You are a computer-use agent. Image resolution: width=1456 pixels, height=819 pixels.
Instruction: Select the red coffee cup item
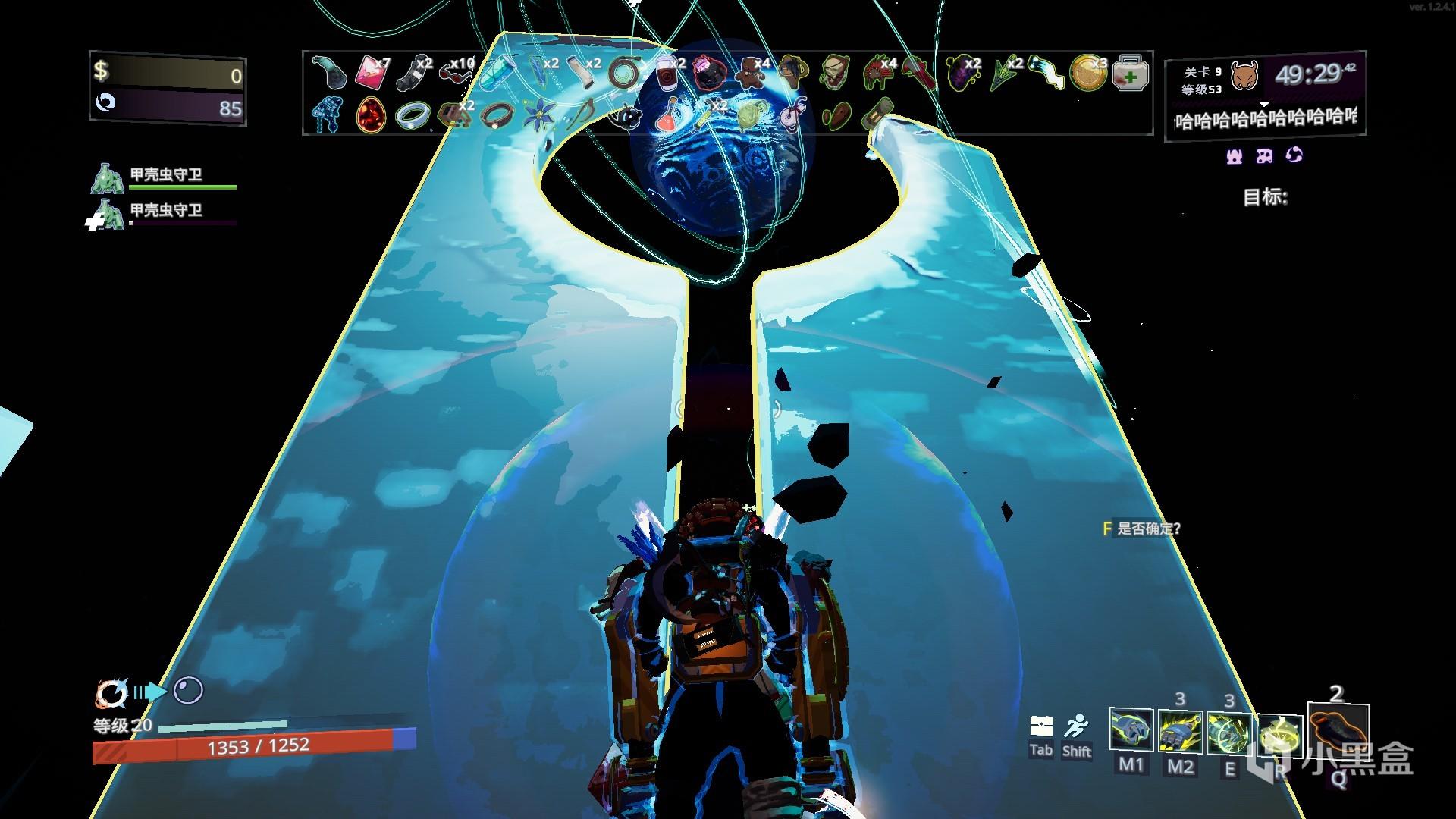click(667, 73)
